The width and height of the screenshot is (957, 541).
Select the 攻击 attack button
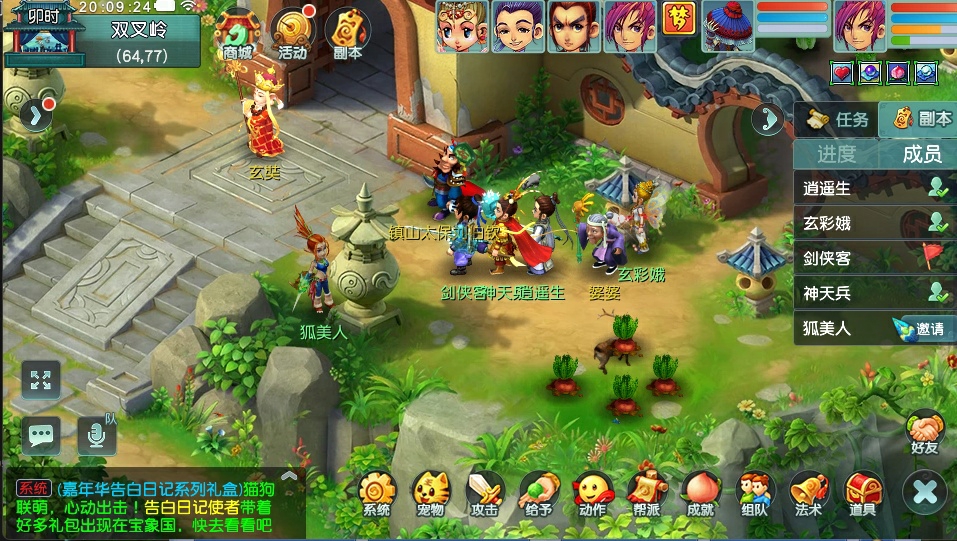point(485,494)
